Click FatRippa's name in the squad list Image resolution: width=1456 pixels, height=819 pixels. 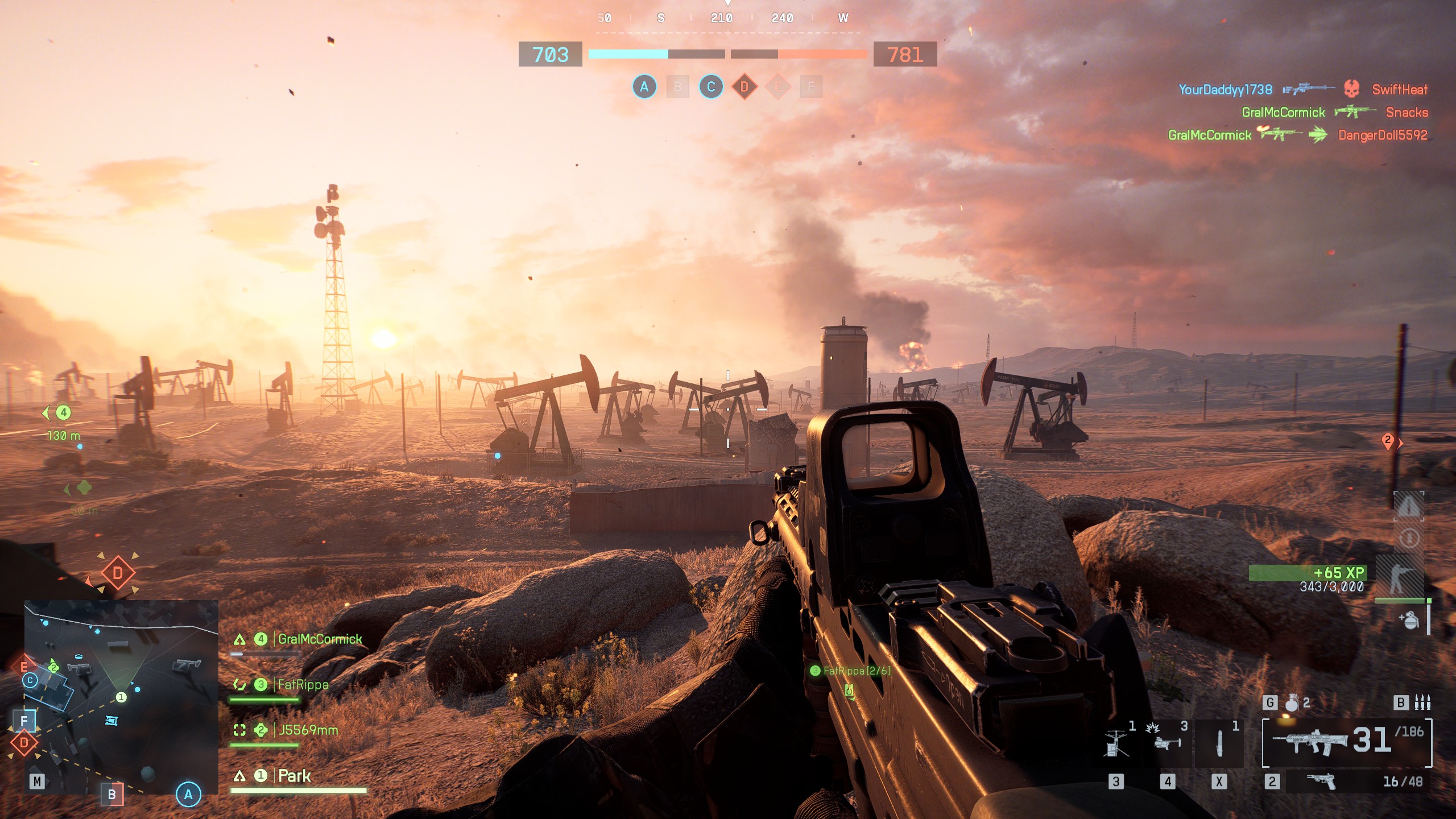(301, 685)
